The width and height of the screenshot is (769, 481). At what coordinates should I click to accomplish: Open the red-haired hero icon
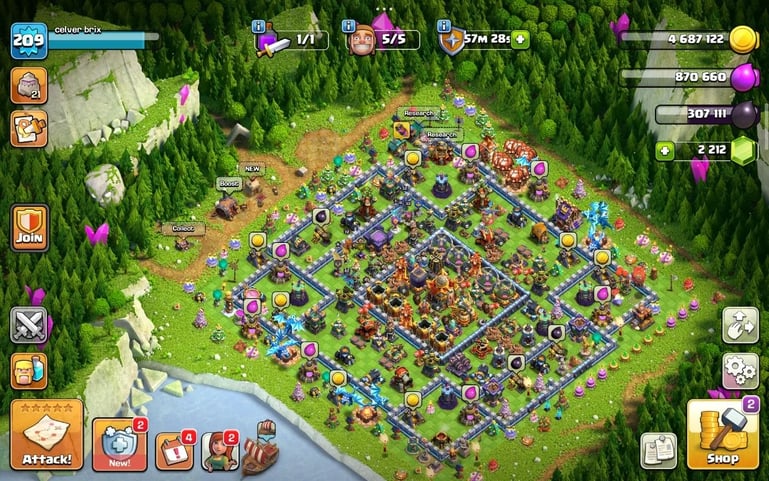point(218,450)
